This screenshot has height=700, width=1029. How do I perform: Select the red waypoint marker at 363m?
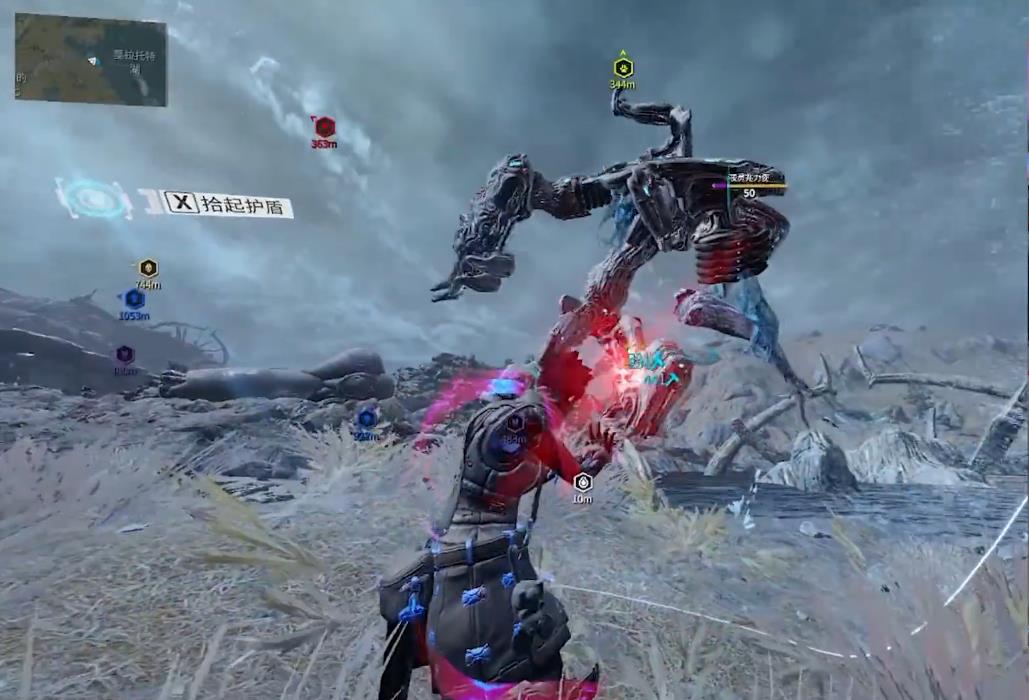coord(324,127)
